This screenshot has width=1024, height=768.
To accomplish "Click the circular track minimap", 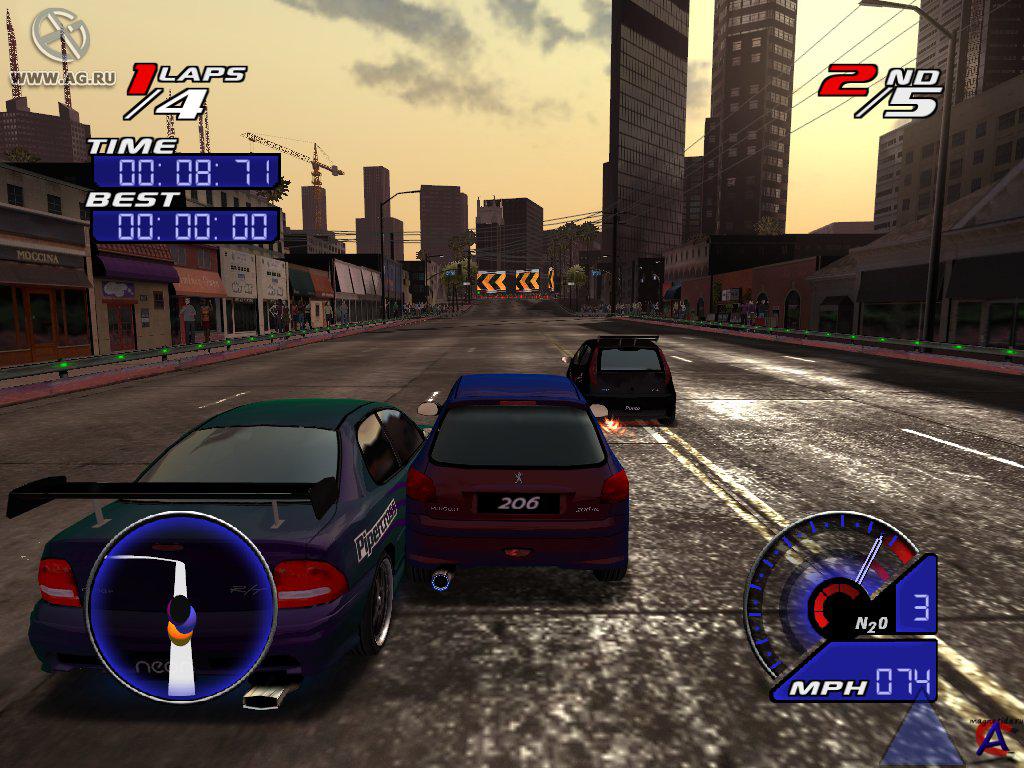I will pos(181,607).
